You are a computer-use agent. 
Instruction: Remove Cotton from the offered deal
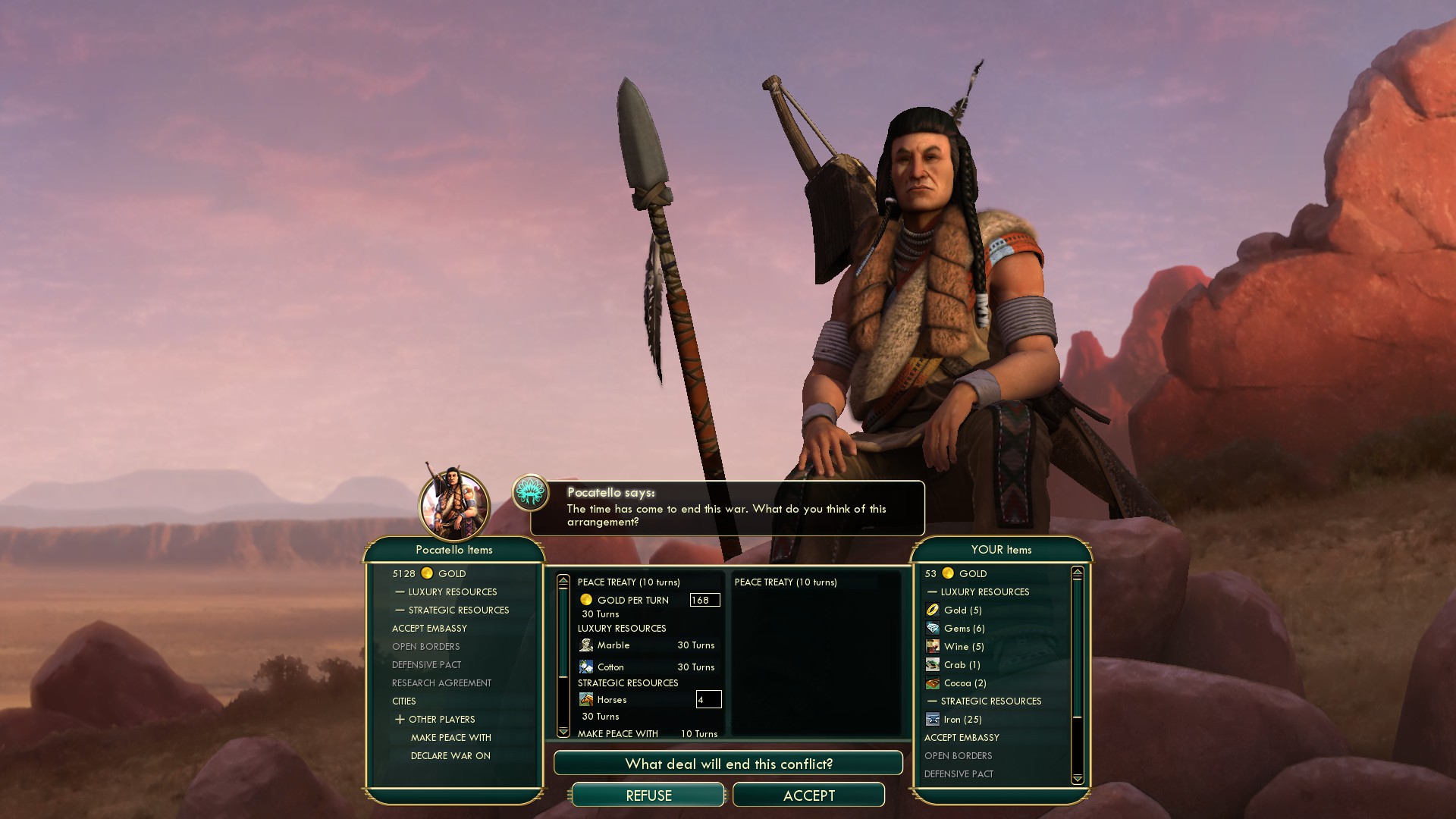(x=610, y=667)
